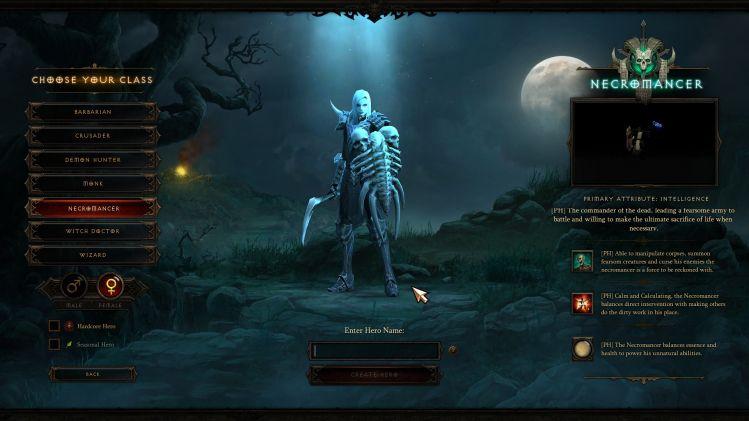Go back with the Back button

92,374
